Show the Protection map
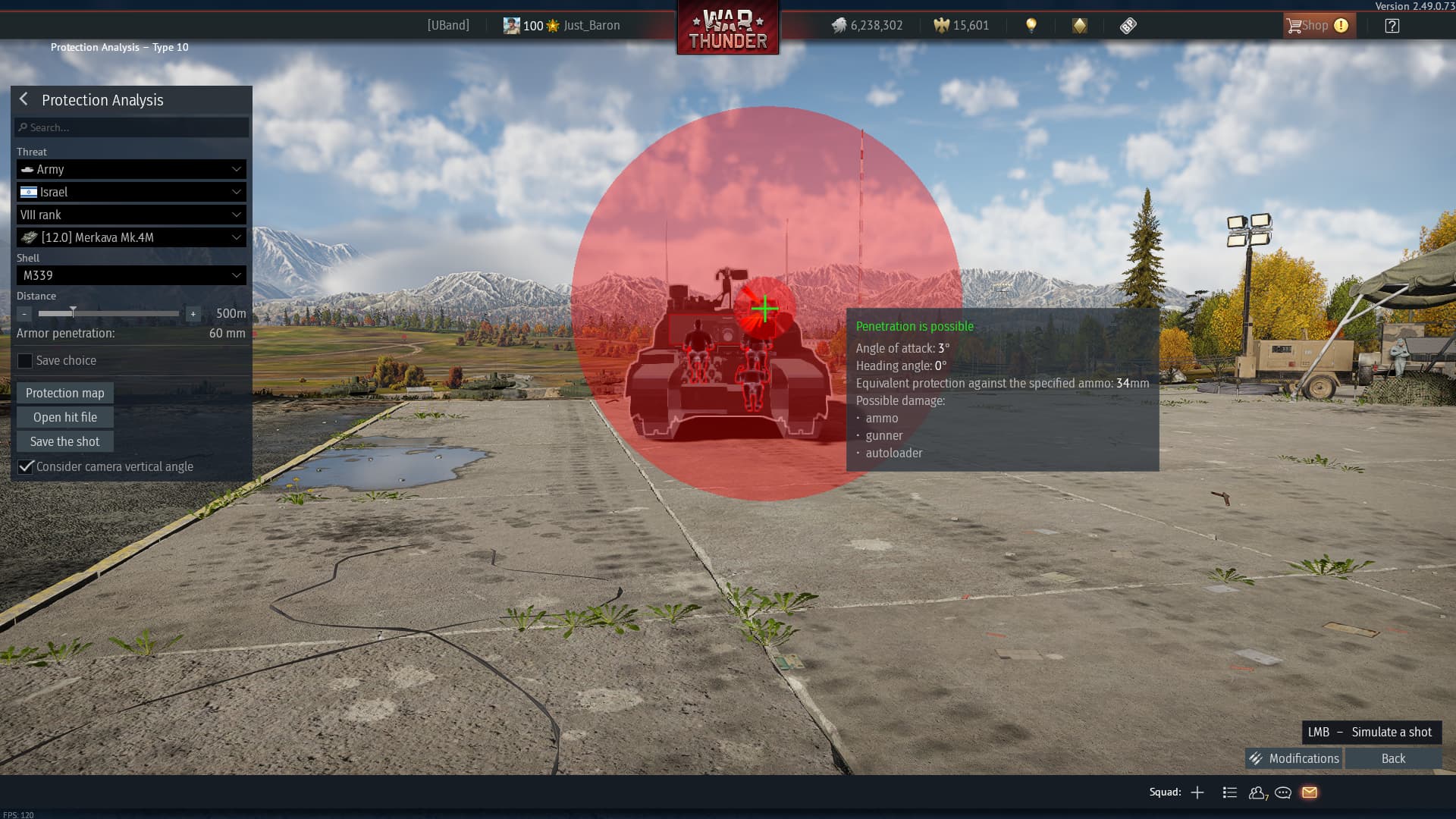Image resolution: width=1456 pixels, height=819 pixels. [x=65, y=393]
